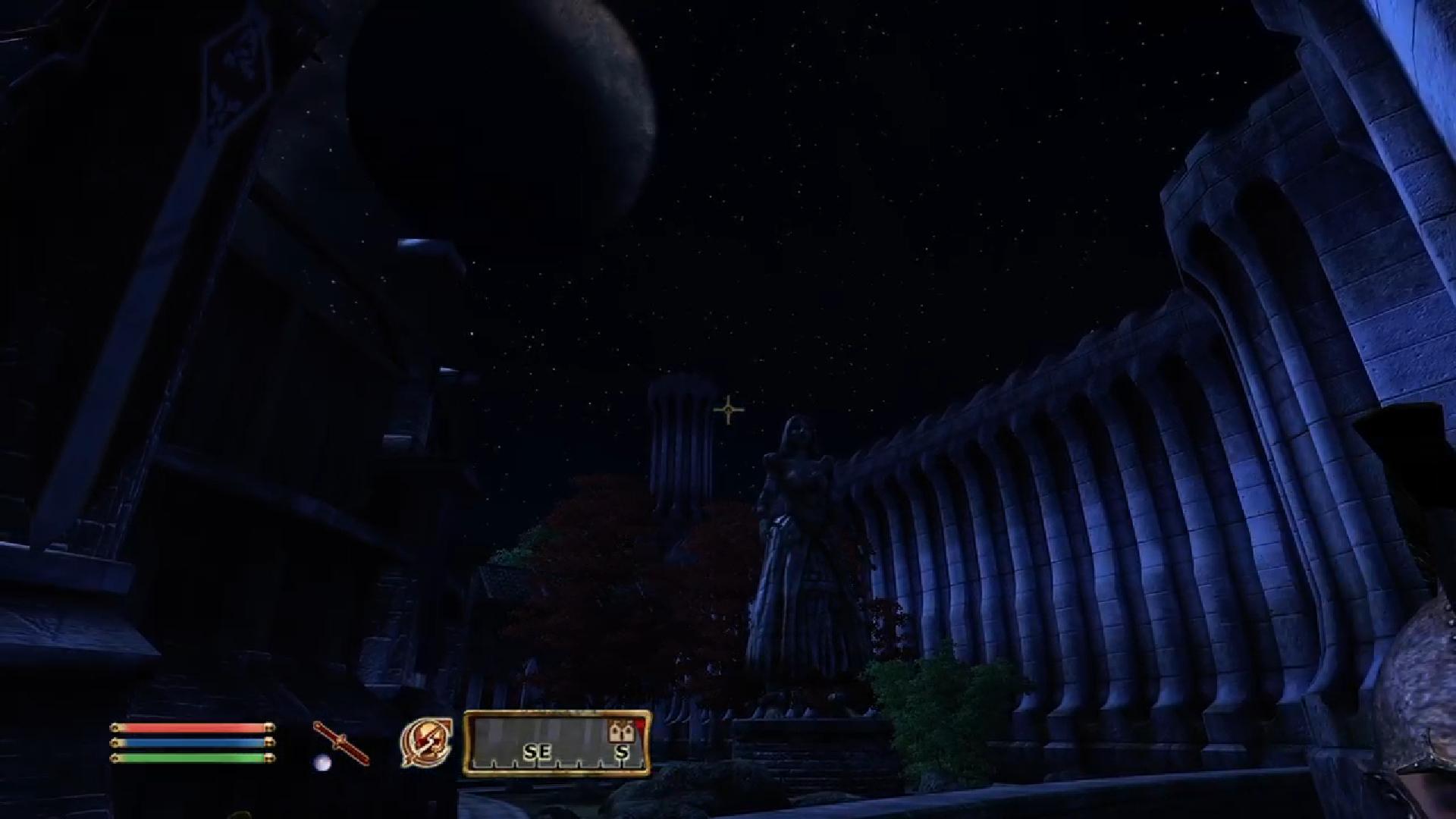Select the active spell icon
The width and height of the screenshot is (1456, 819).
[x=426, y=742]
